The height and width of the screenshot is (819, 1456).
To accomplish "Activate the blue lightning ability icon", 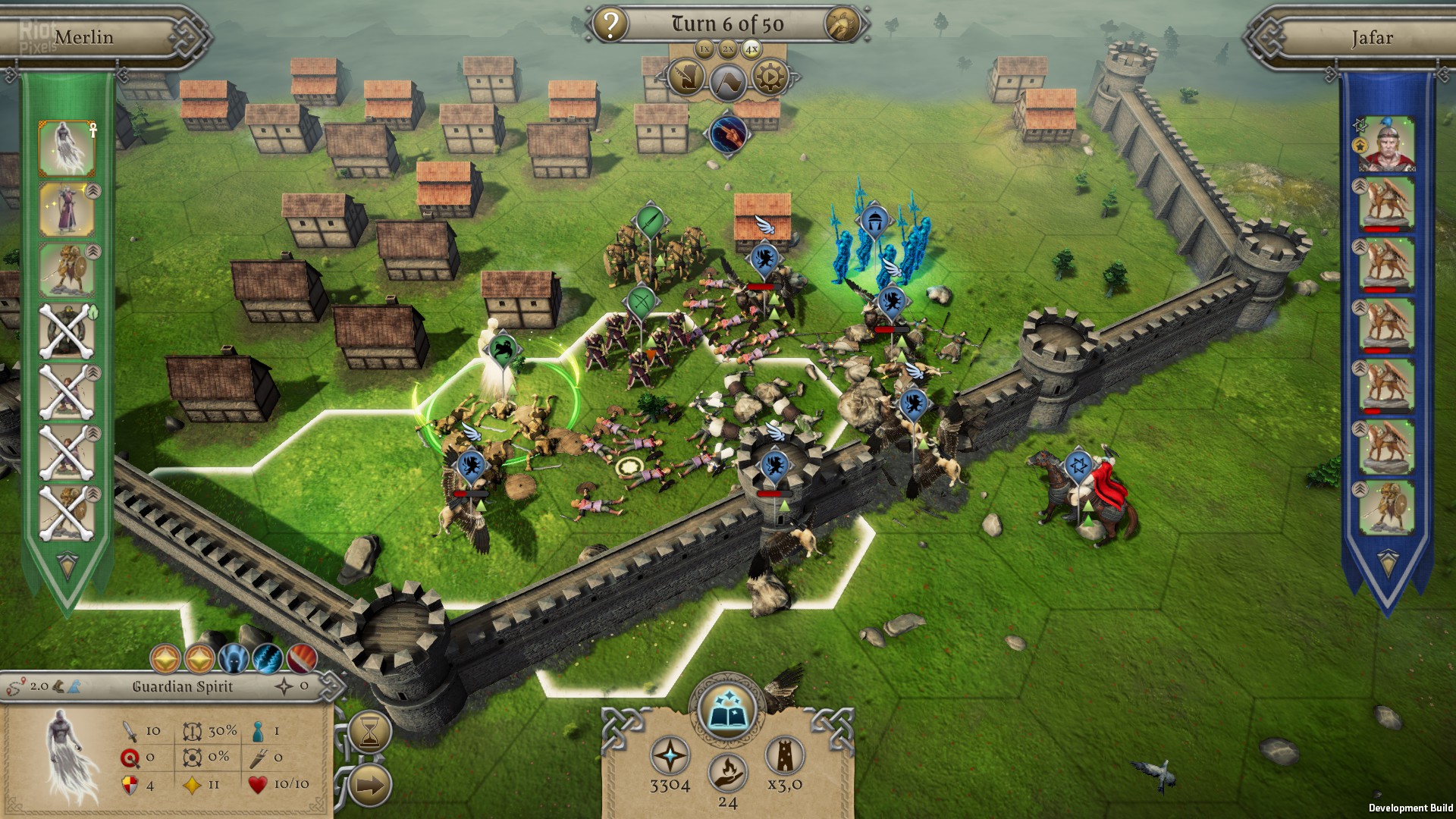I will (x=267, y=658).
